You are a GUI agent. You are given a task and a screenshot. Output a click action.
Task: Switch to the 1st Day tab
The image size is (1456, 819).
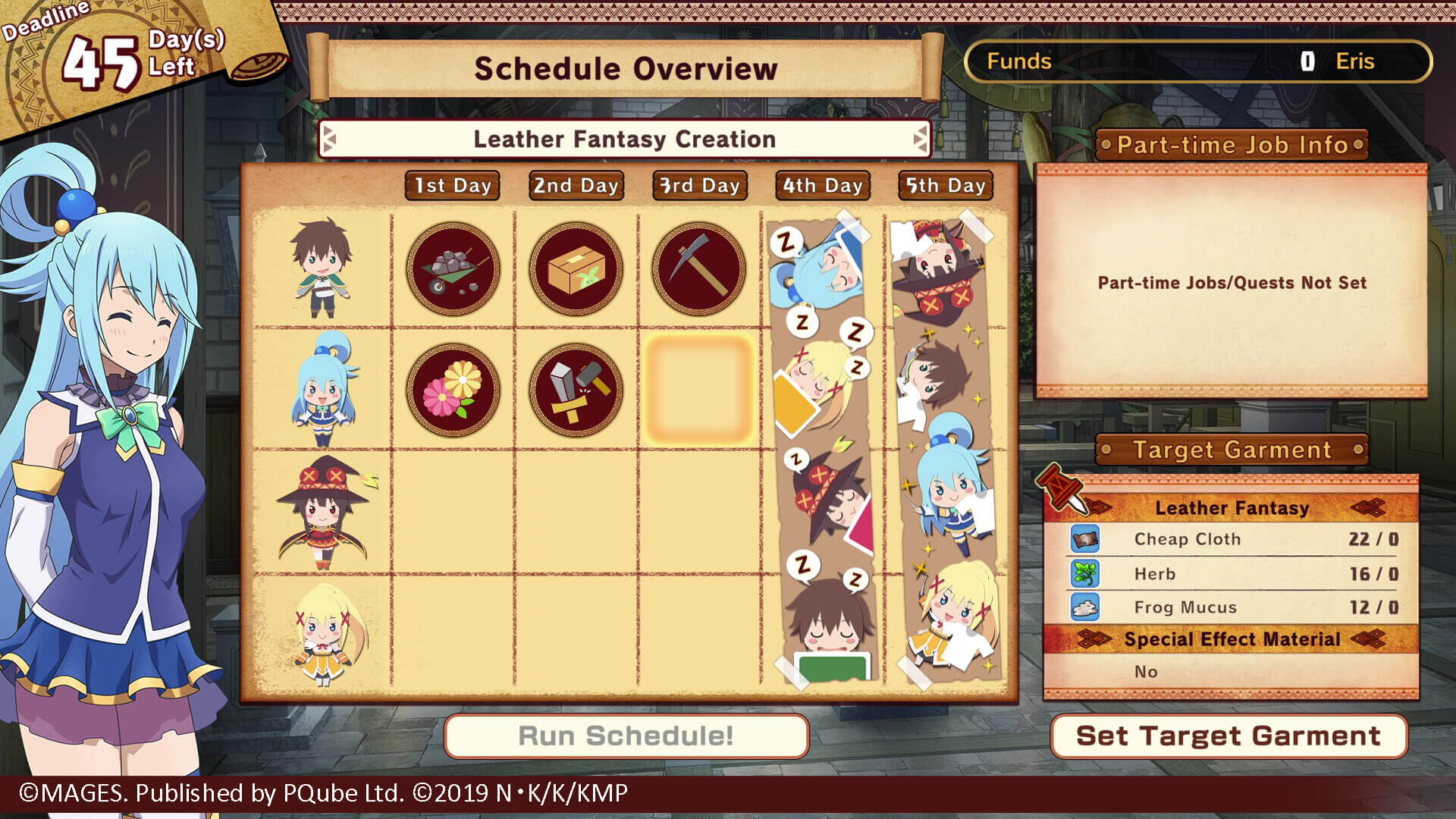452,184
